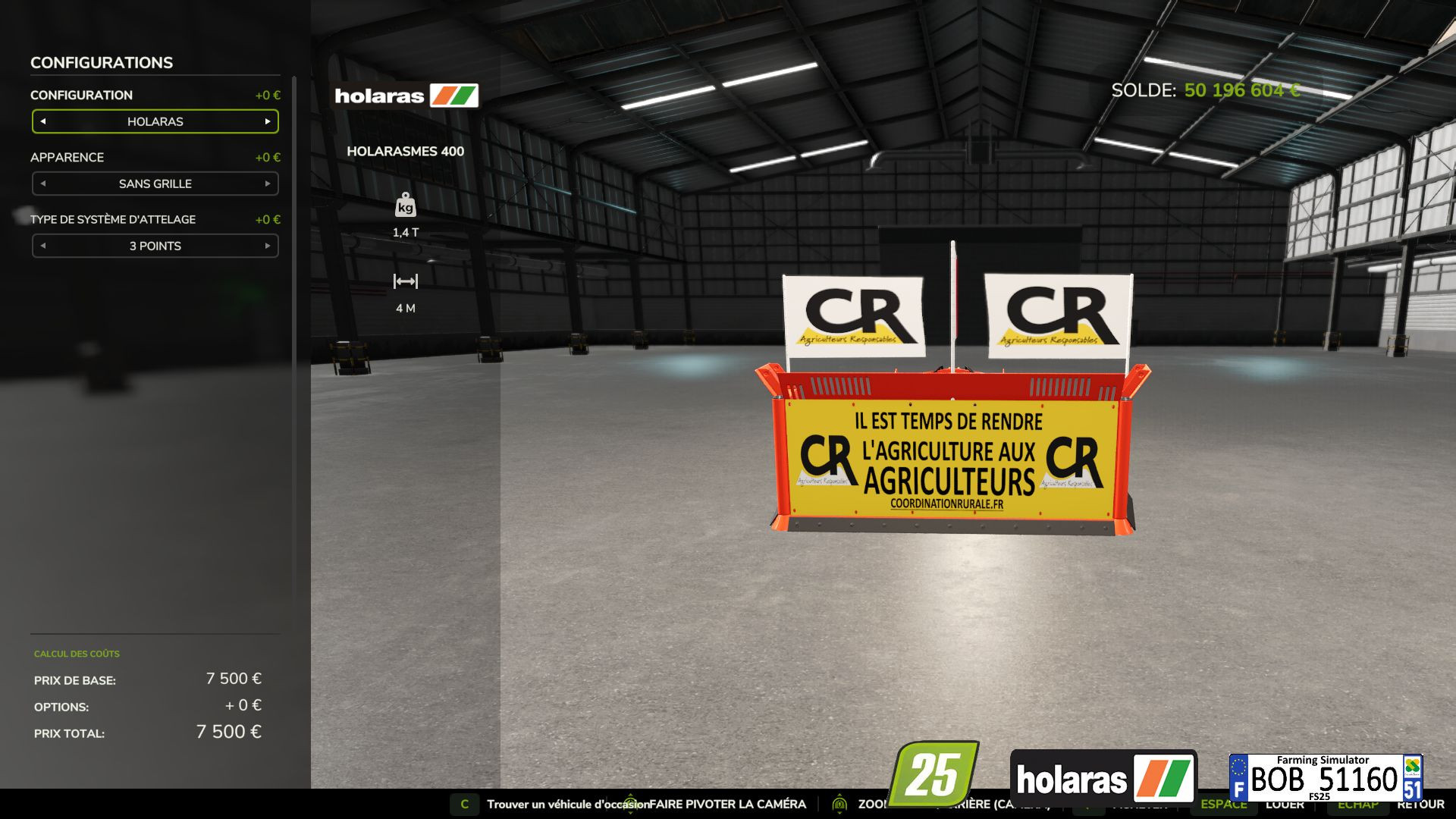Choose next hitch type after 3 POINTS
The image size is (1456, 819).
click(x=267, y=246)
